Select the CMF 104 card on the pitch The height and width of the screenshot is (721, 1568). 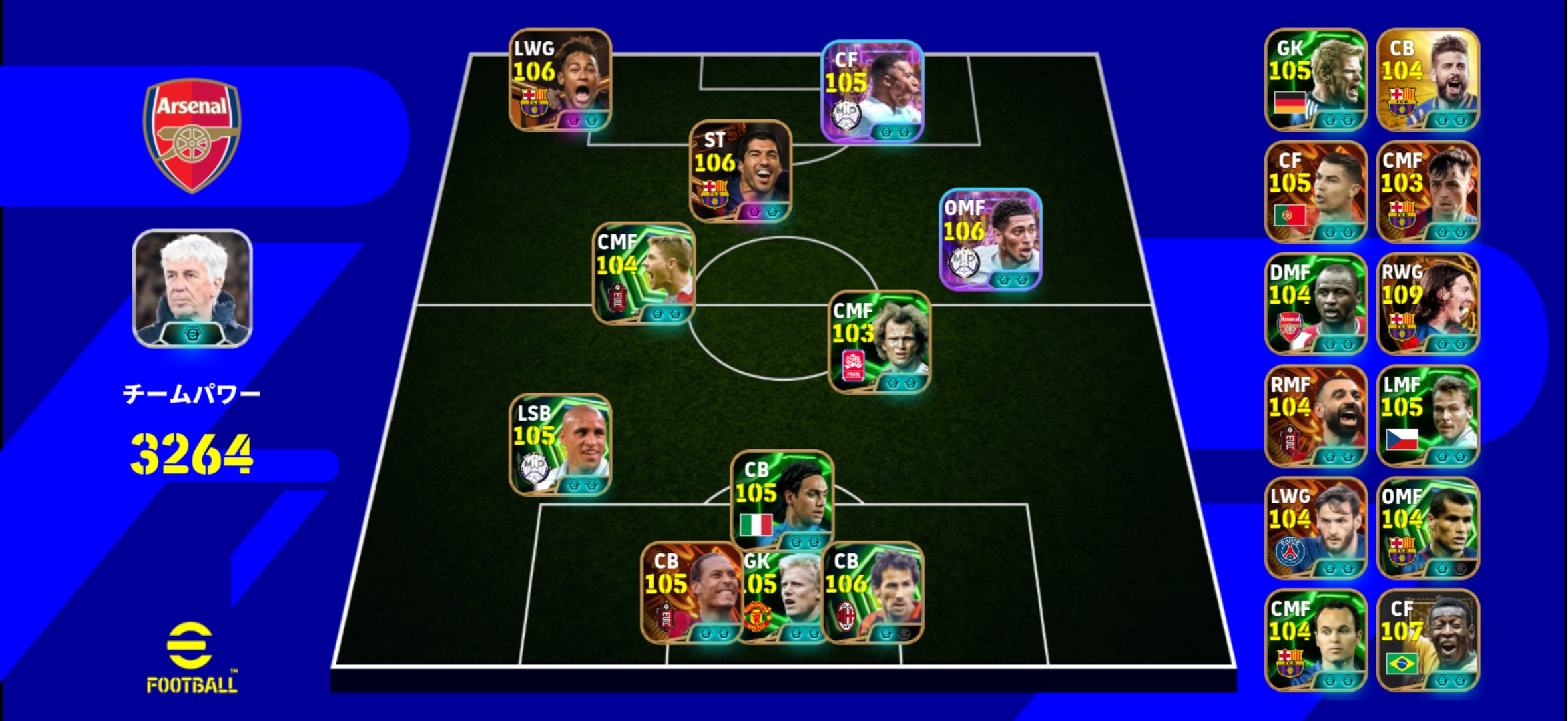coord(643,273)
